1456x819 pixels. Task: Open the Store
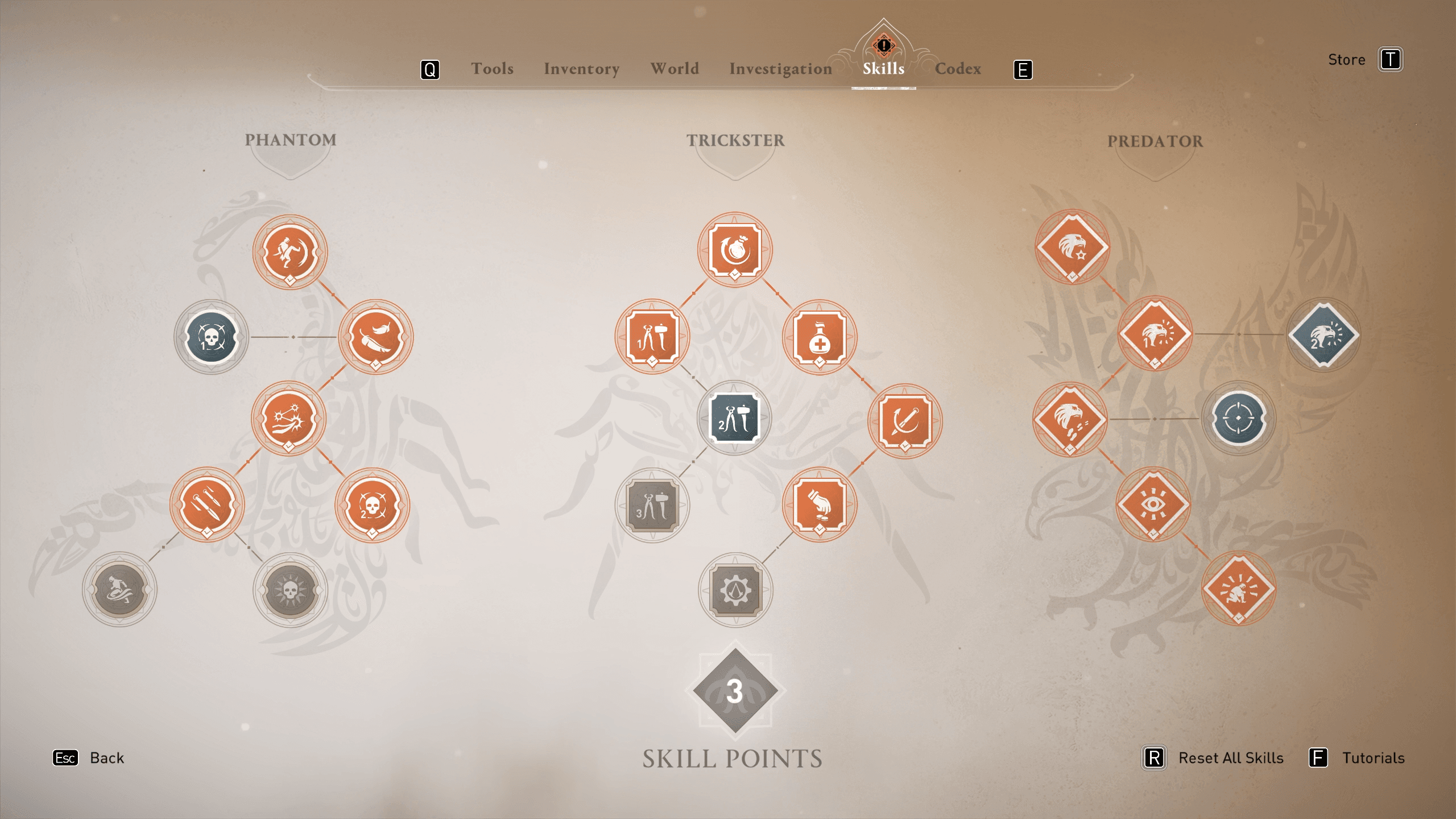tap(1346, 59)
